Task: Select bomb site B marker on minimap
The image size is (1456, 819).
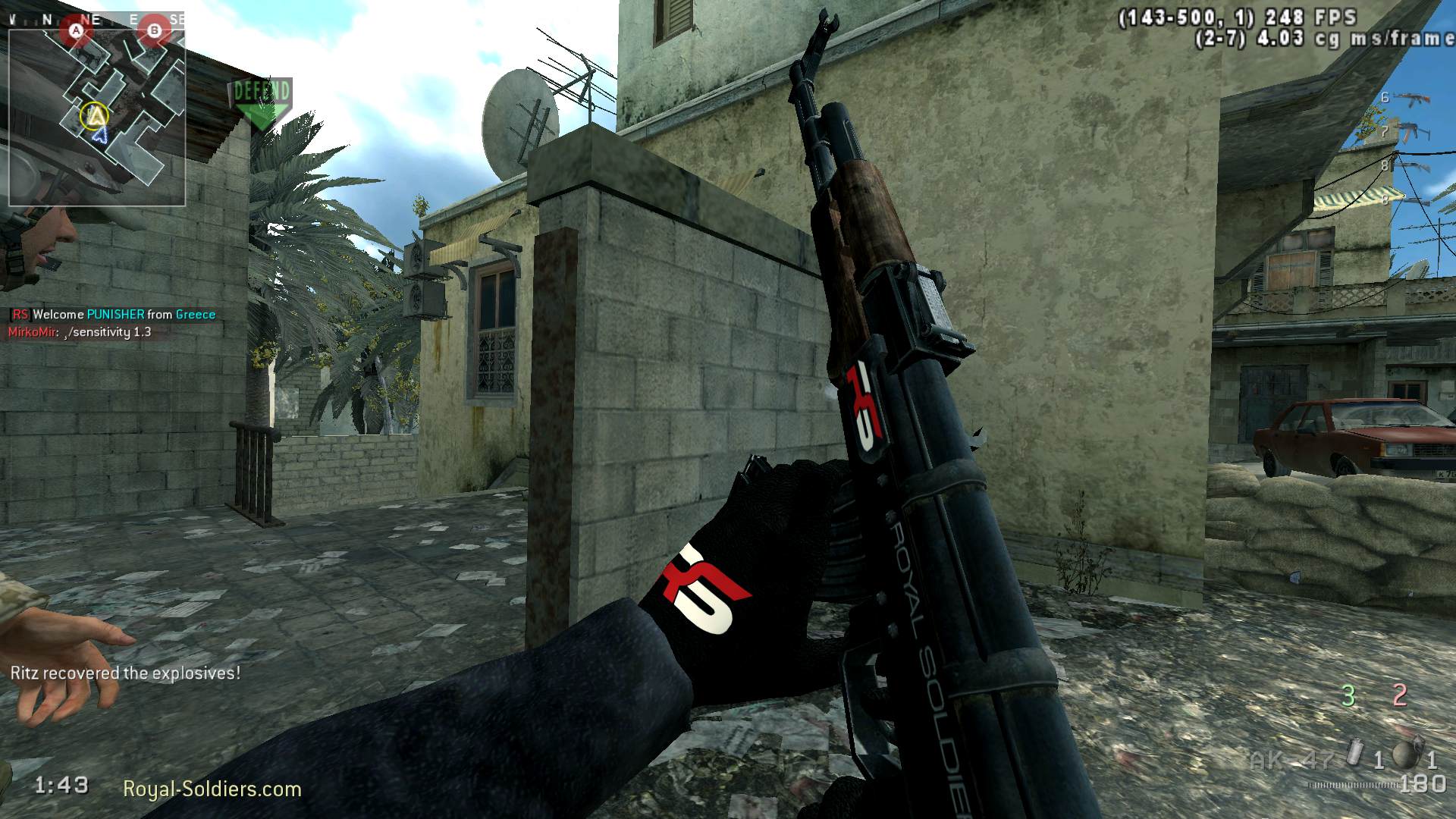Action: 155,31
